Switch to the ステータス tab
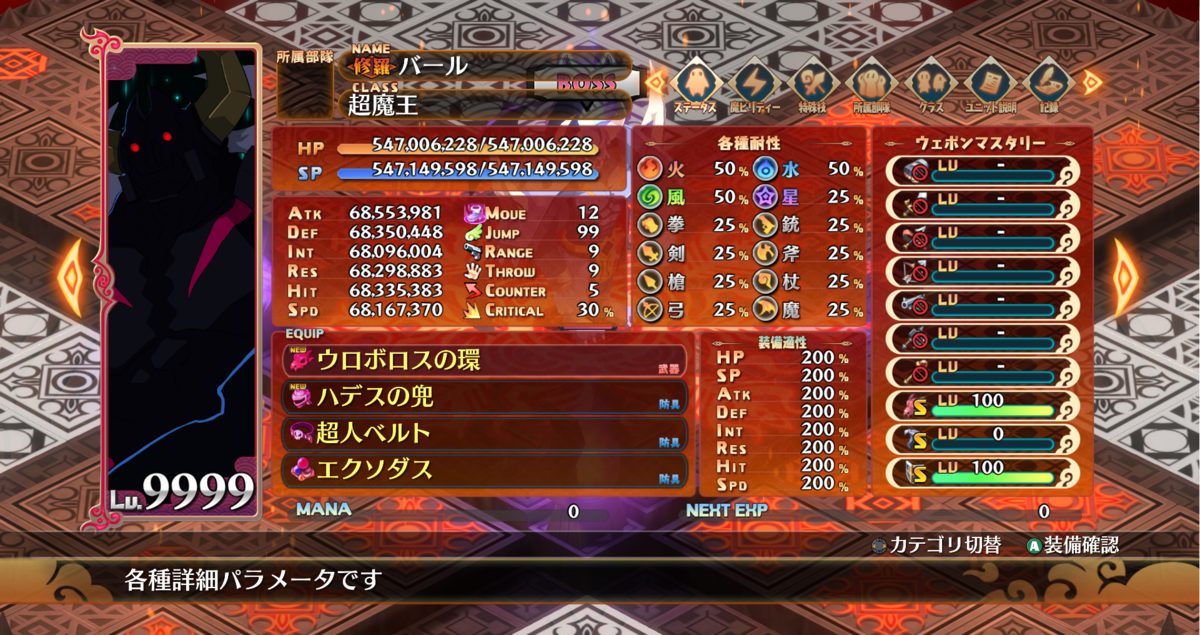The width and height of the screenshot is (1200, 635). [695, 85]
